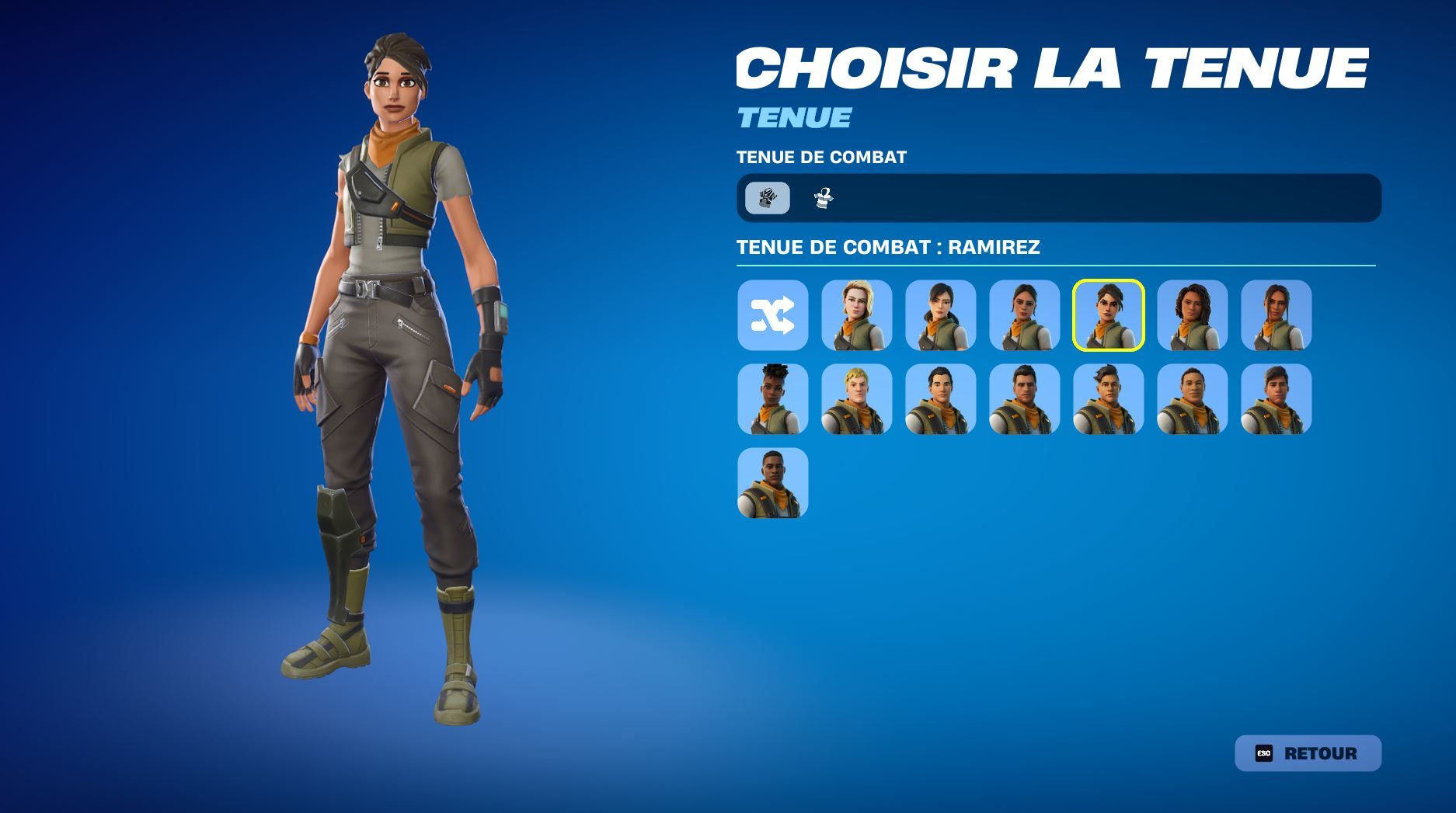
Task: Select the final male portrait in second row
Action: 1275,400
